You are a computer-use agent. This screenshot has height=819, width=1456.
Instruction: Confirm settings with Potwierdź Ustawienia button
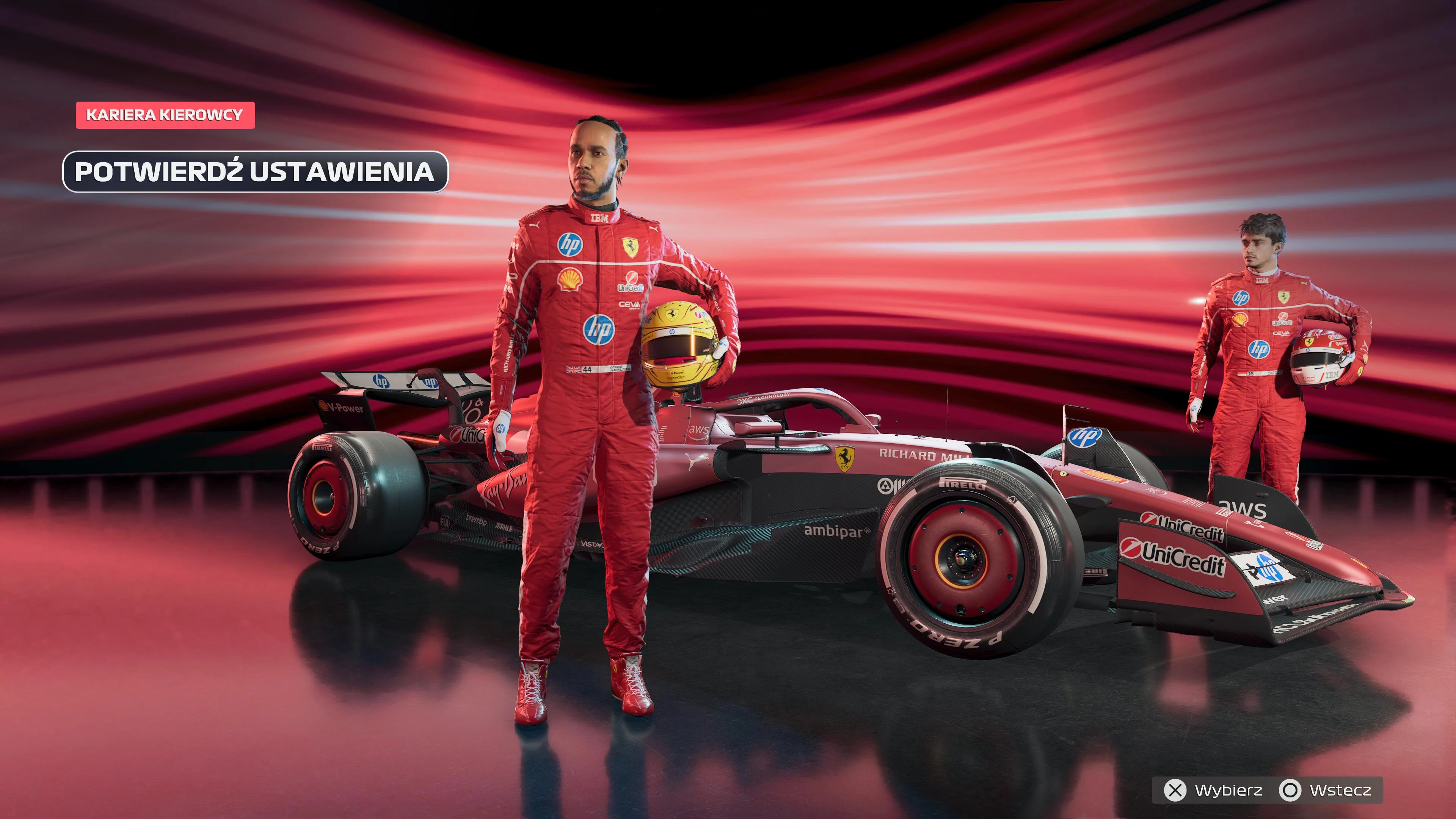[255, 172]
